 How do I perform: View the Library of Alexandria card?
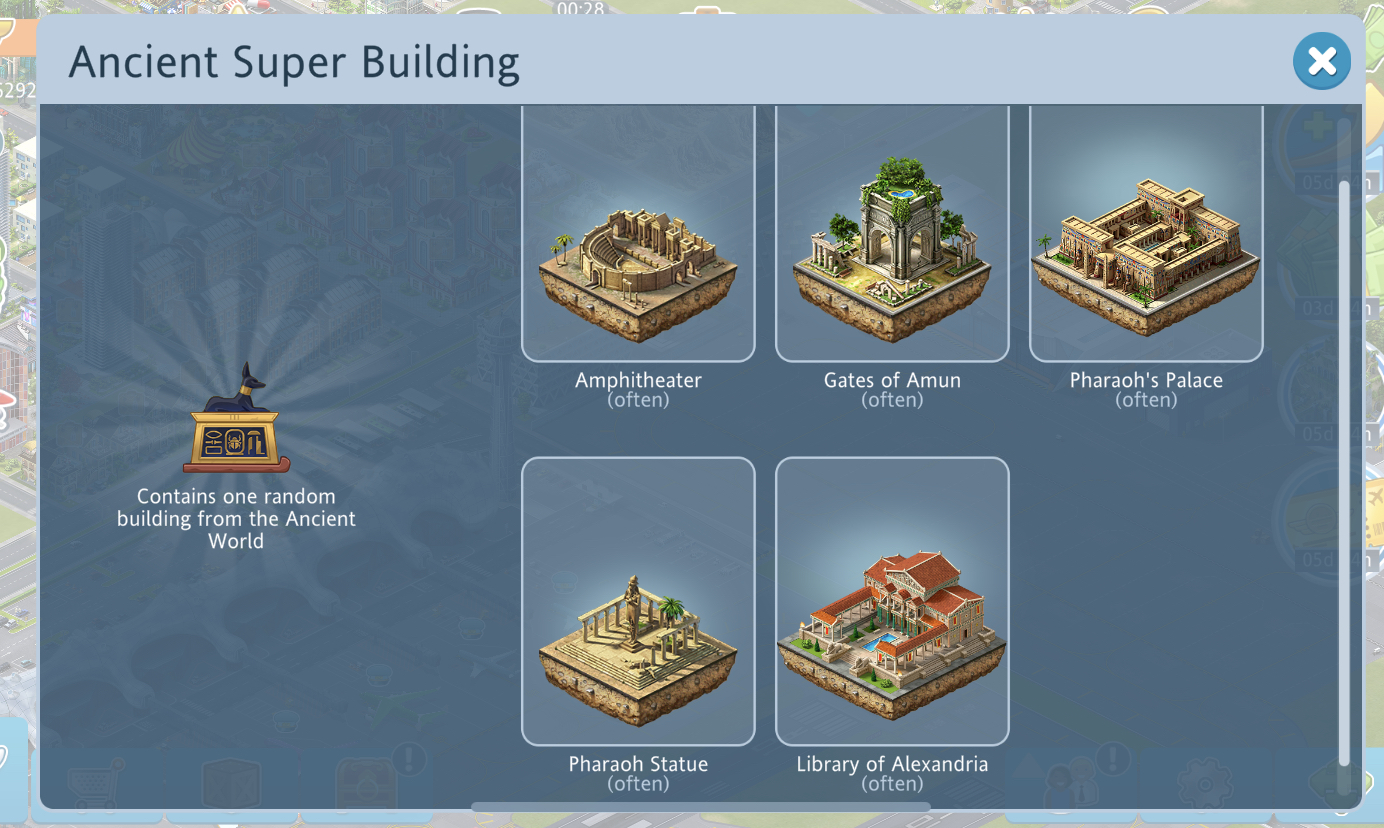click(x=892, y=601)
